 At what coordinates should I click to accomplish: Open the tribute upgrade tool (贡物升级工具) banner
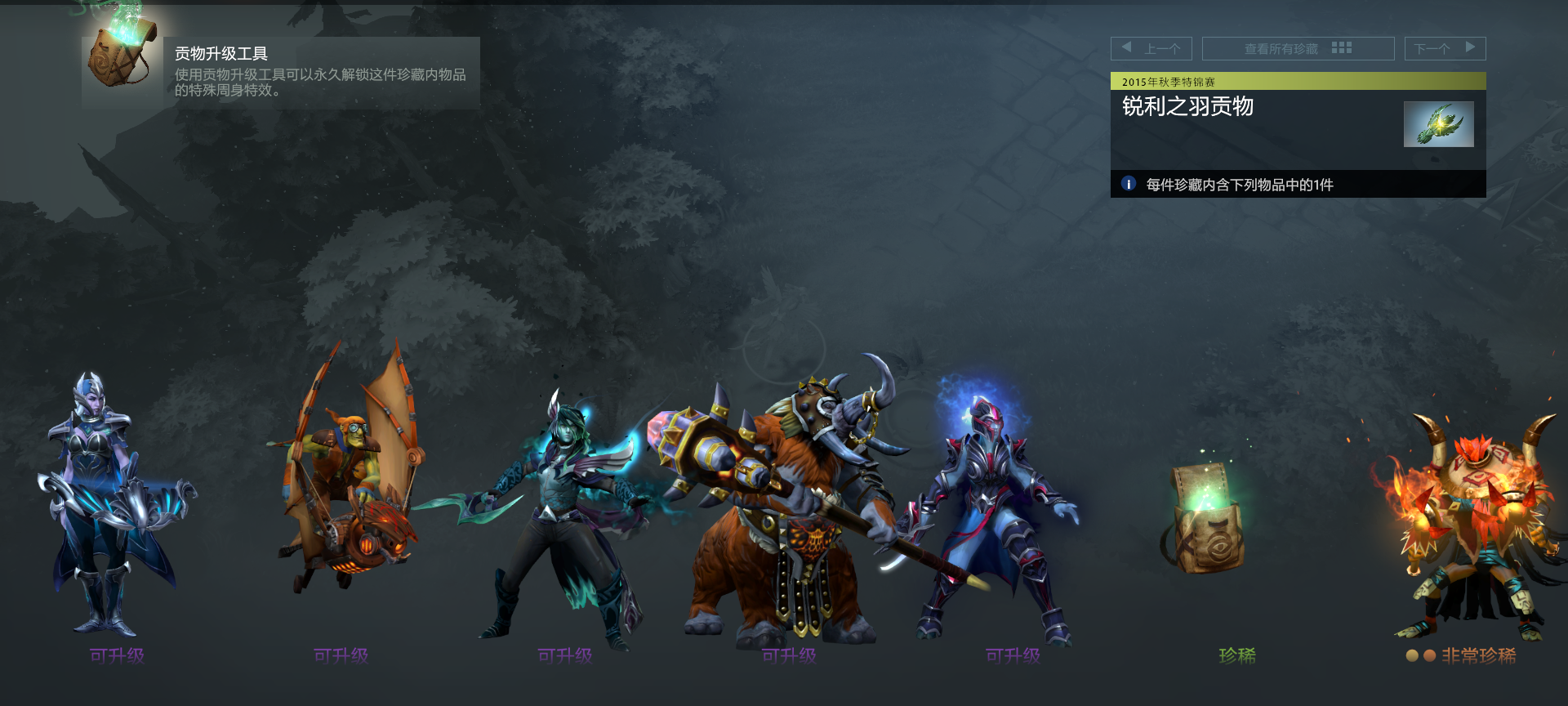point(281,72)
